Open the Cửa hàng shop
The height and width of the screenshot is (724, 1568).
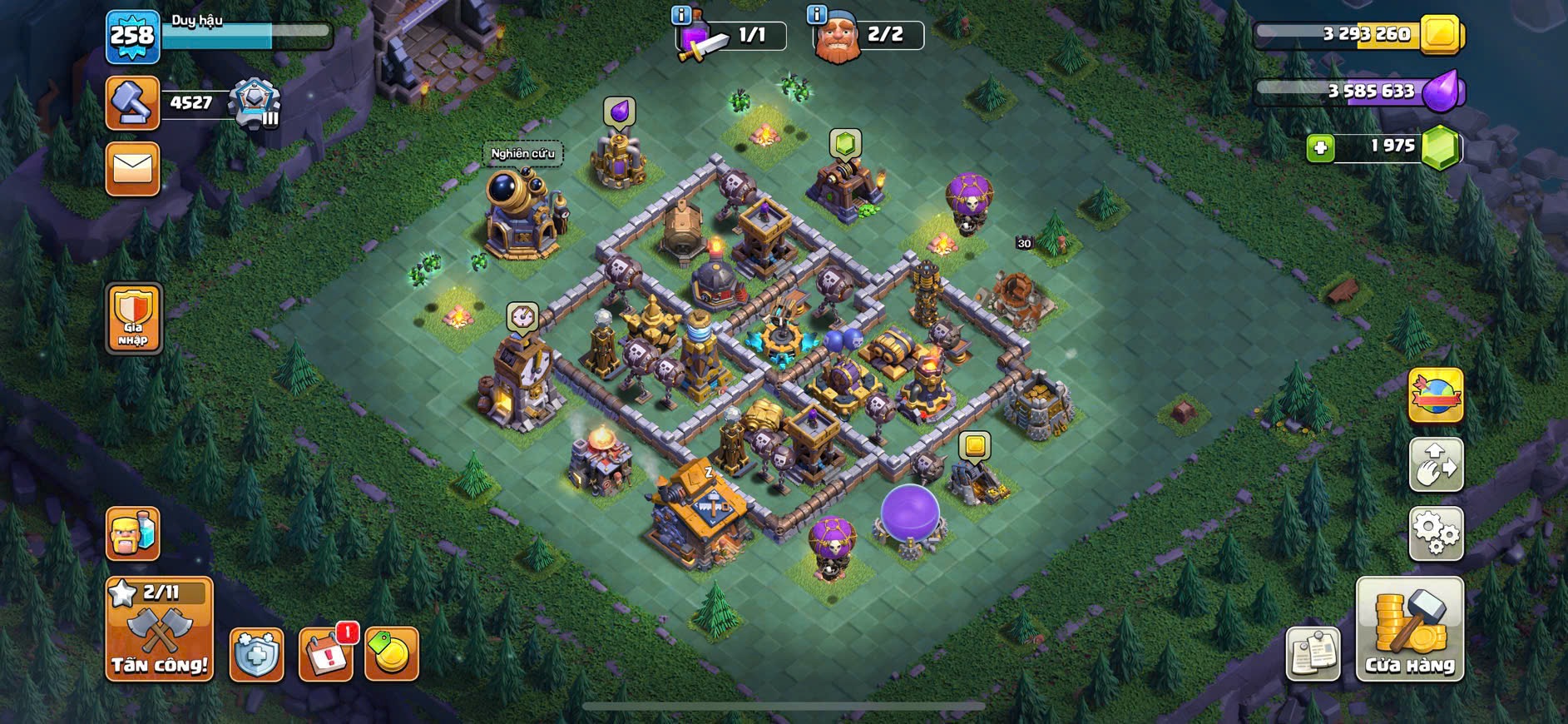tap(1410, 629)
